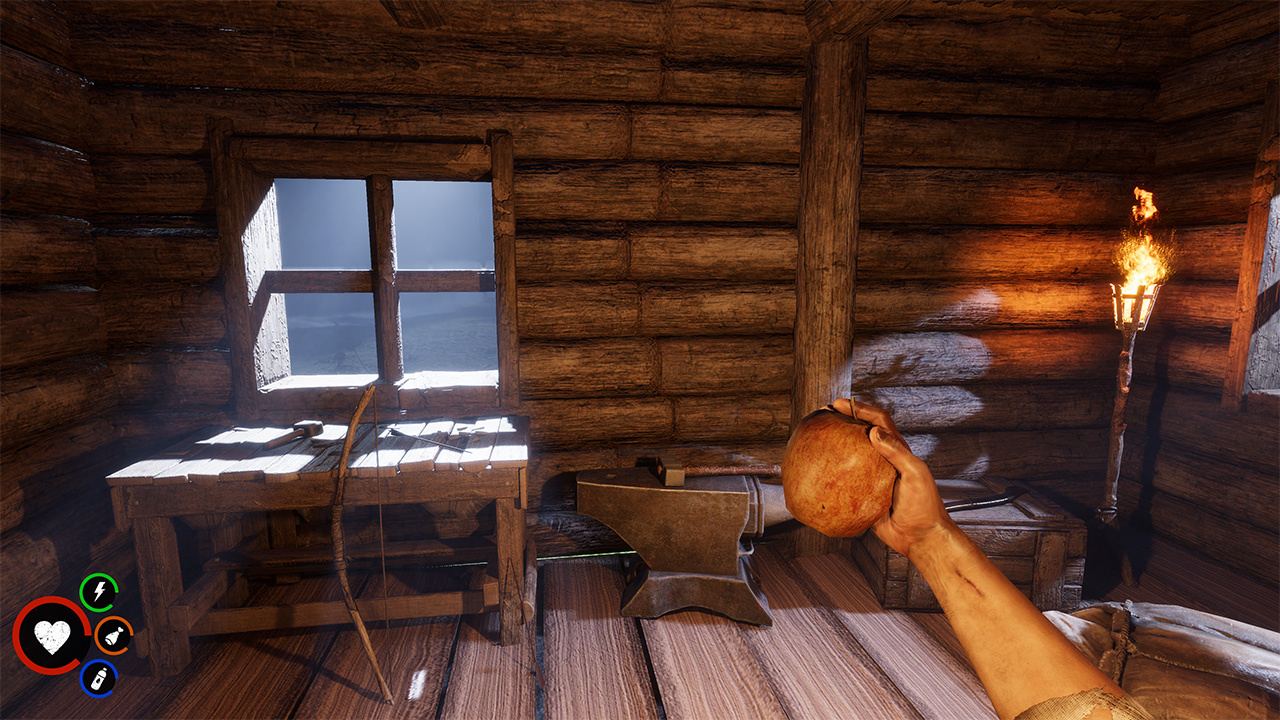Click the water bottle thirst icon
The width and height of the screenshot is (1280, 720).
pyautogui.click(x=98, y=676)
